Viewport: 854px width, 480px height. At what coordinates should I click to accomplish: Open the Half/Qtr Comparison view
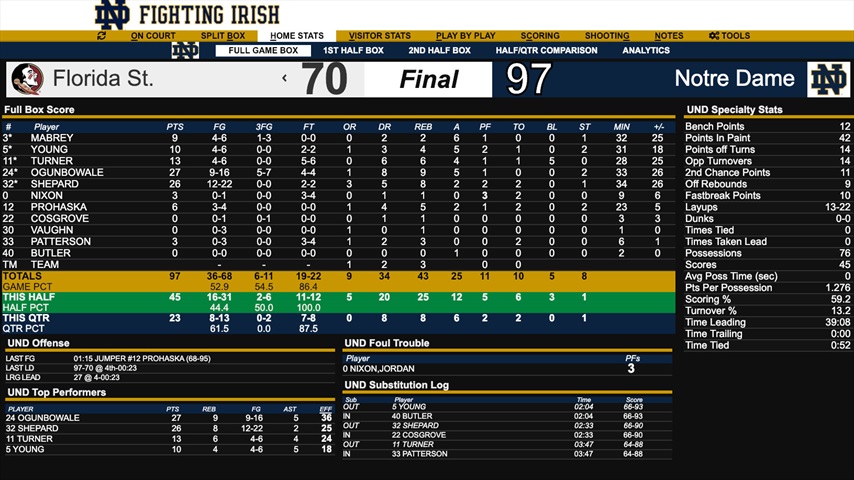point(546,51)
